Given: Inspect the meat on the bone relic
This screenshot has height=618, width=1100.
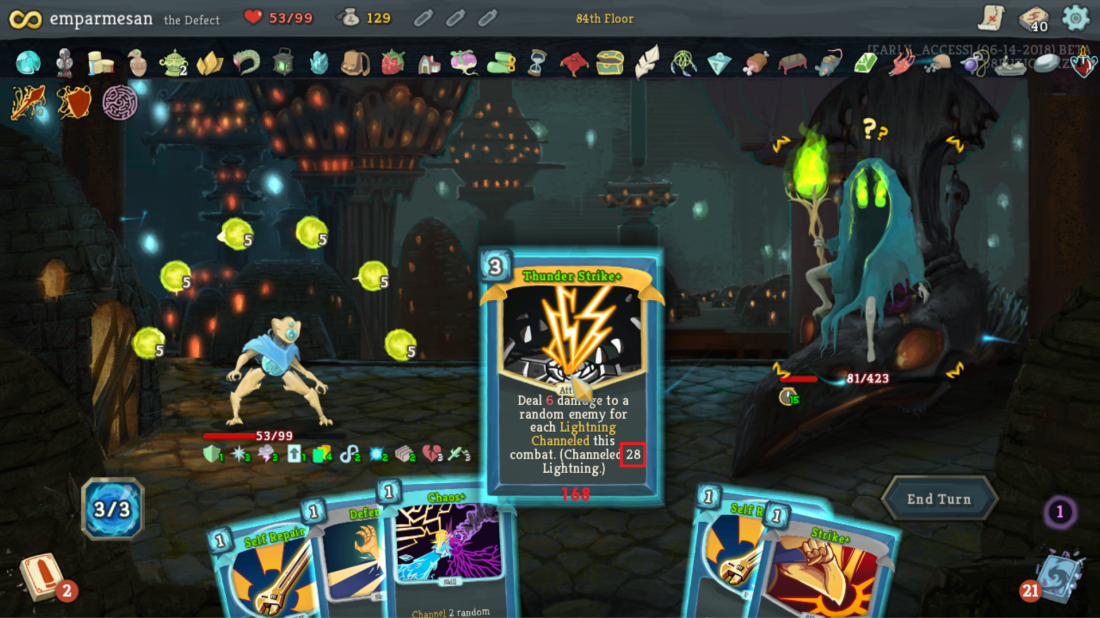Looking at the screenshot, I should point(755,63).
